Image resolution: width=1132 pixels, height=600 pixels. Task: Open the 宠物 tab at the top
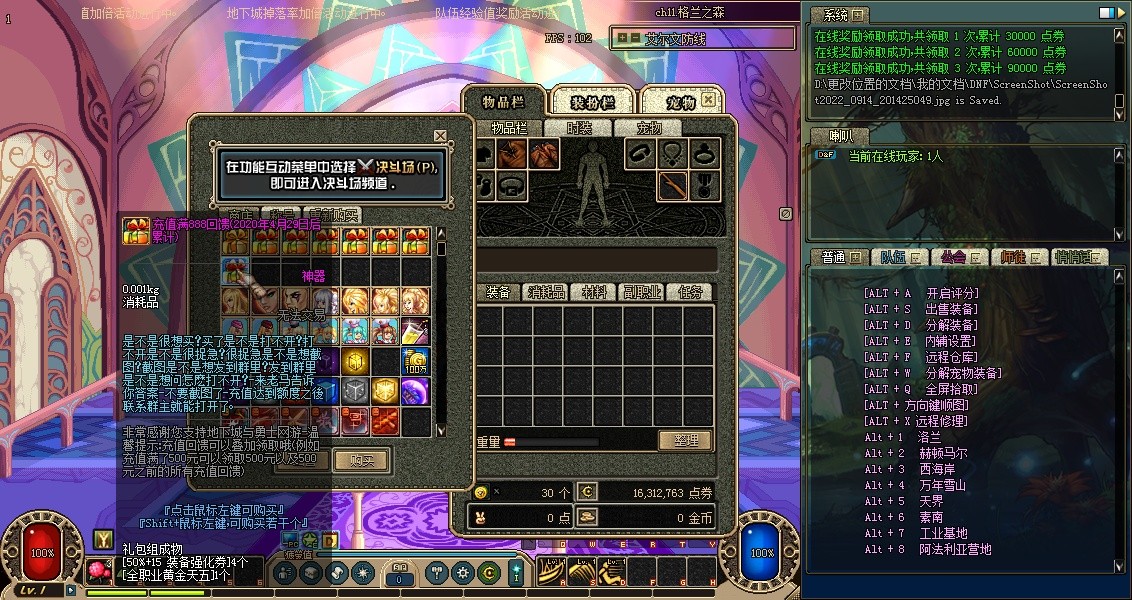coord(681,102)
